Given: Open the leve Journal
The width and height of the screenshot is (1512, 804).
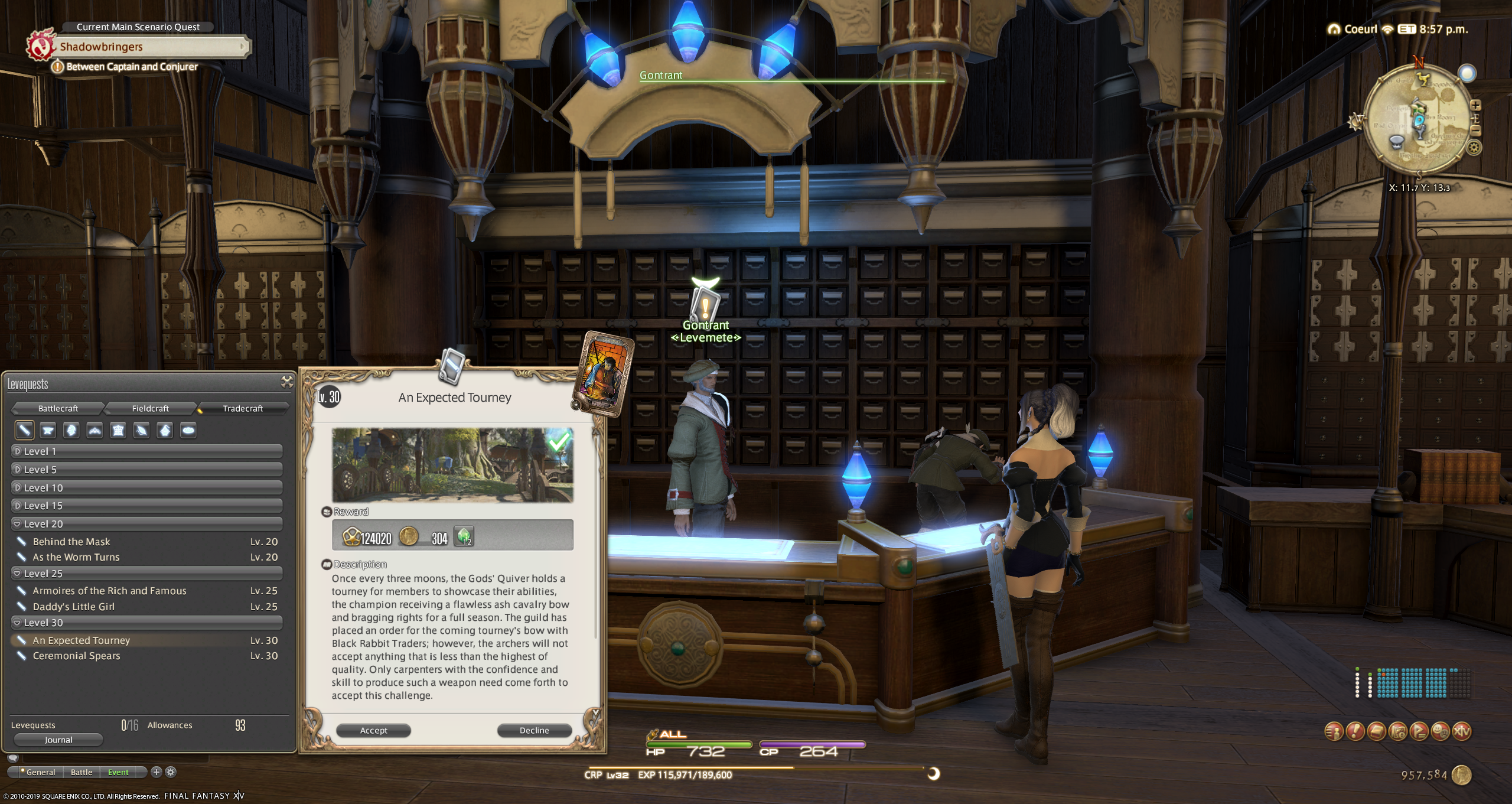Looking at the screenshot, I should coord(58,740).
